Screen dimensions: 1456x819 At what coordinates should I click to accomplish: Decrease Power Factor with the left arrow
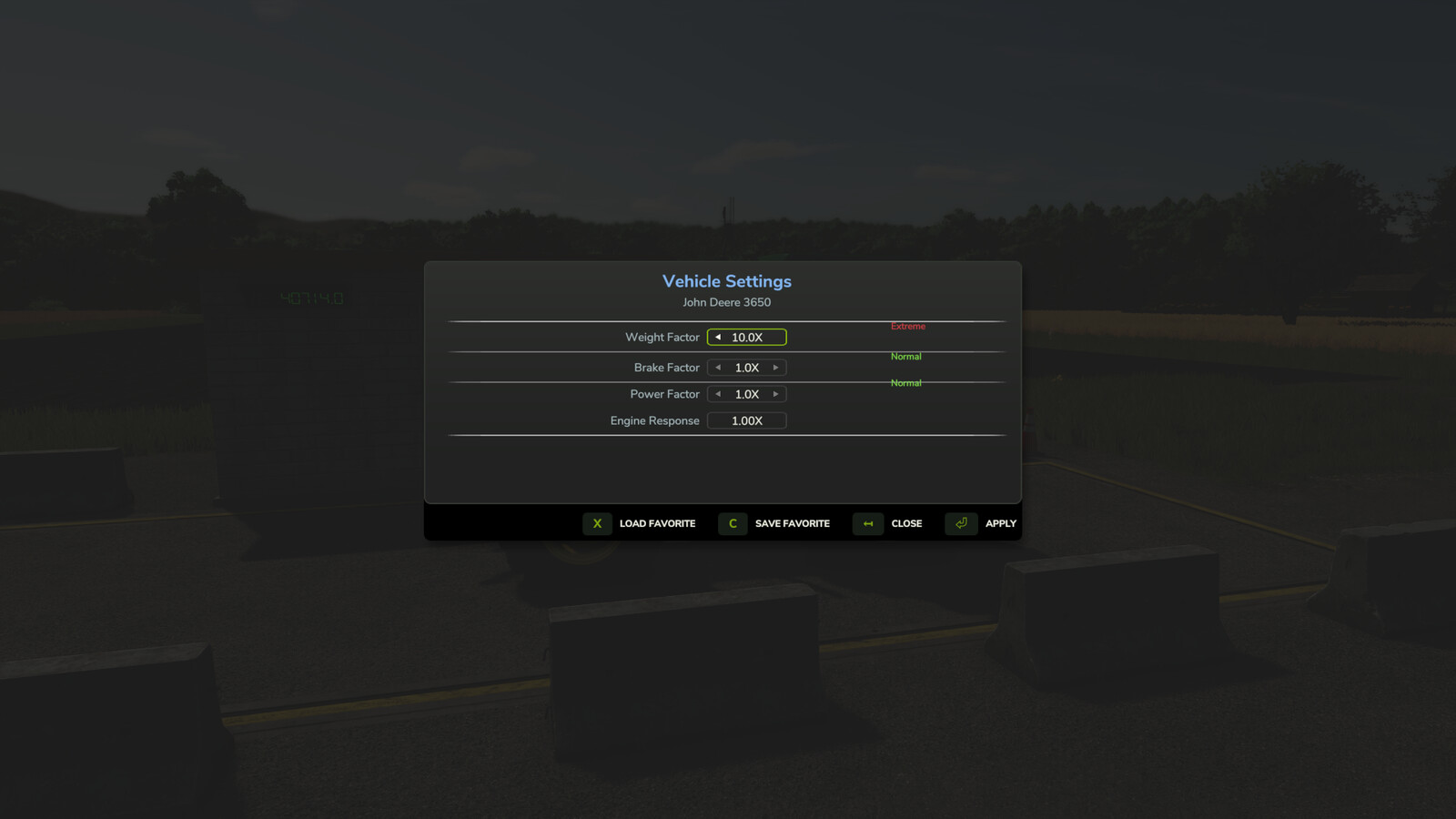pos(718,393)
